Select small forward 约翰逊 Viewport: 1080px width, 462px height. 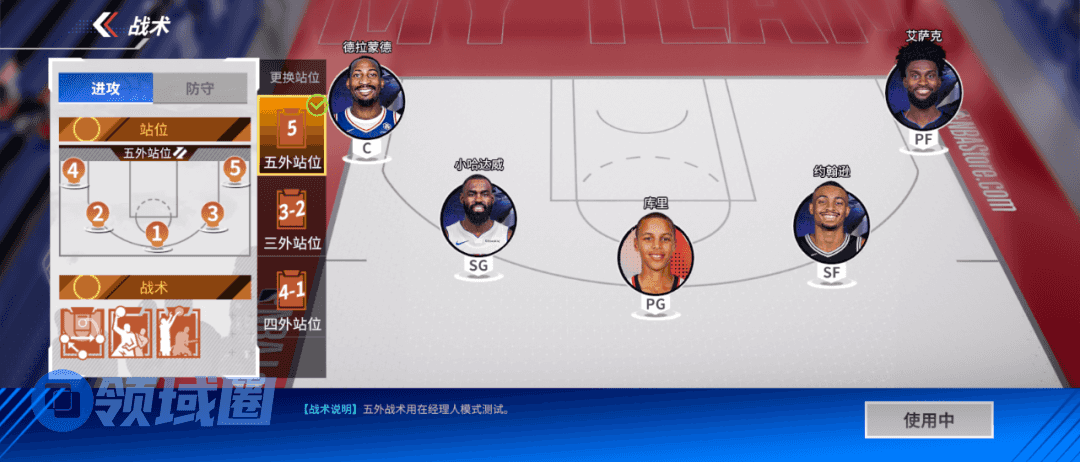831,221
